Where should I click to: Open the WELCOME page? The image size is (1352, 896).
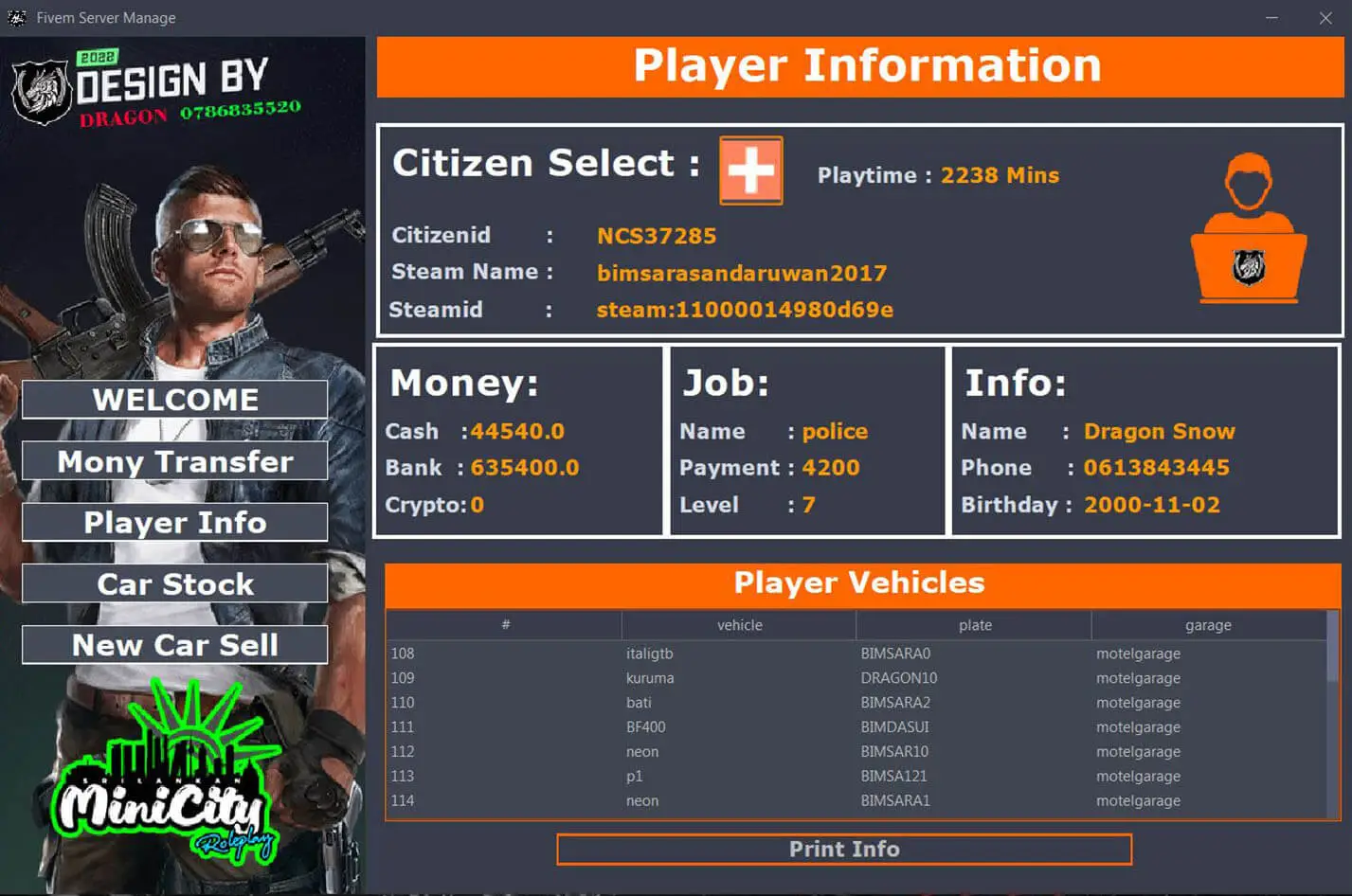tap(175, 400)
